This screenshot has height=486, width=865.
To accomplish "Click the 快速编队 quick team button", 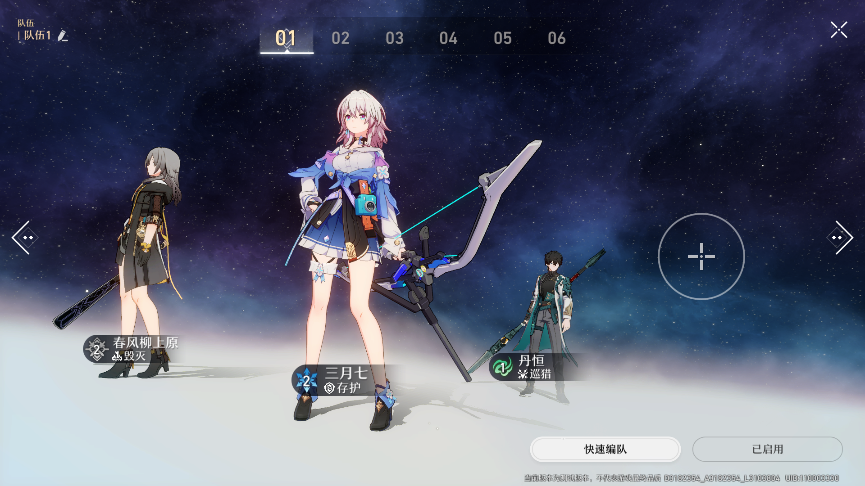I will pos(605,449).
